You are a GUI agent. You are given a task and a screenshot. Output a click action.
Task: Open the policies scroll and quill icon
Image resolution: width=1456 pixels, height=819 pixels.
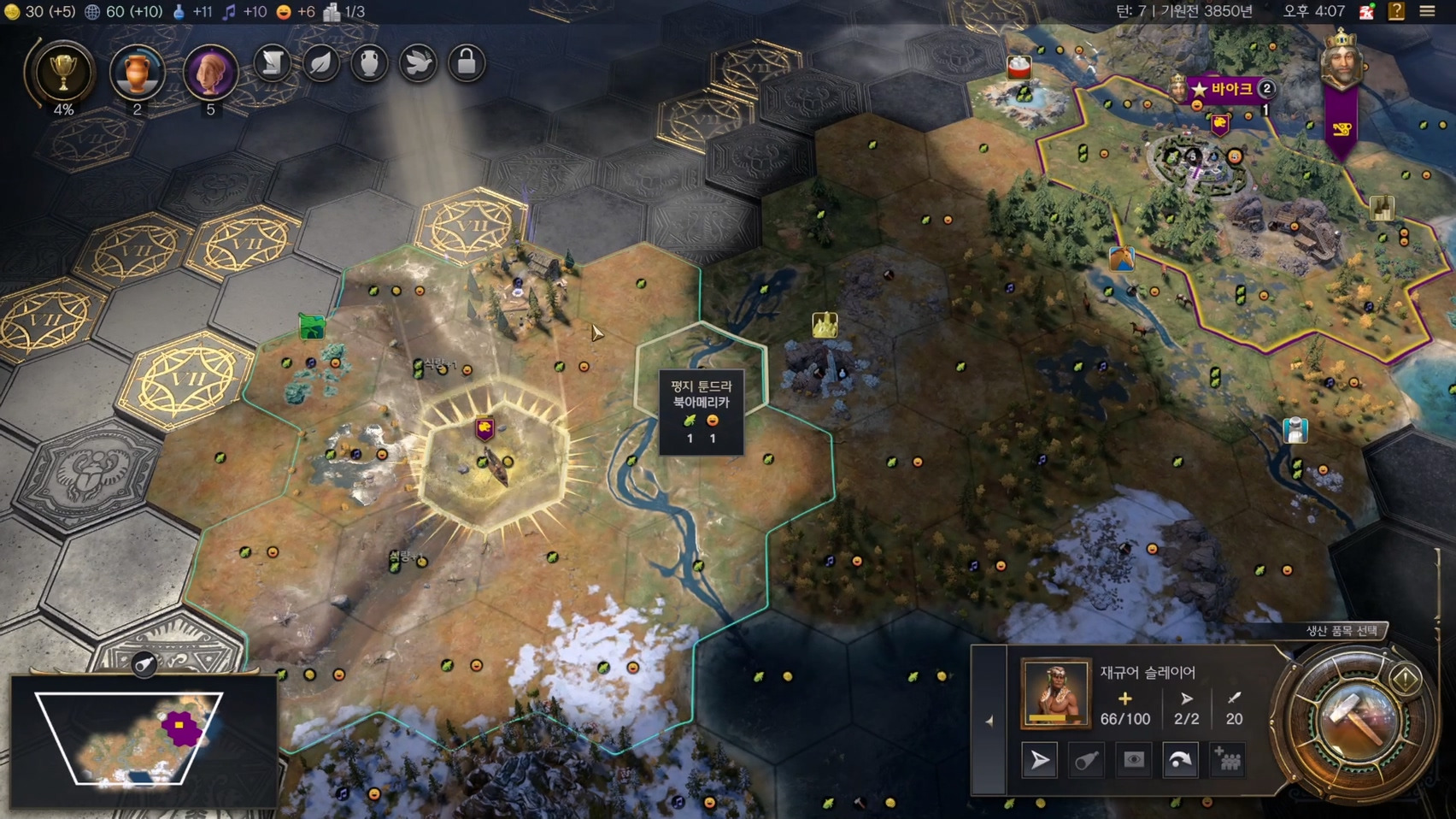point(273,63)
